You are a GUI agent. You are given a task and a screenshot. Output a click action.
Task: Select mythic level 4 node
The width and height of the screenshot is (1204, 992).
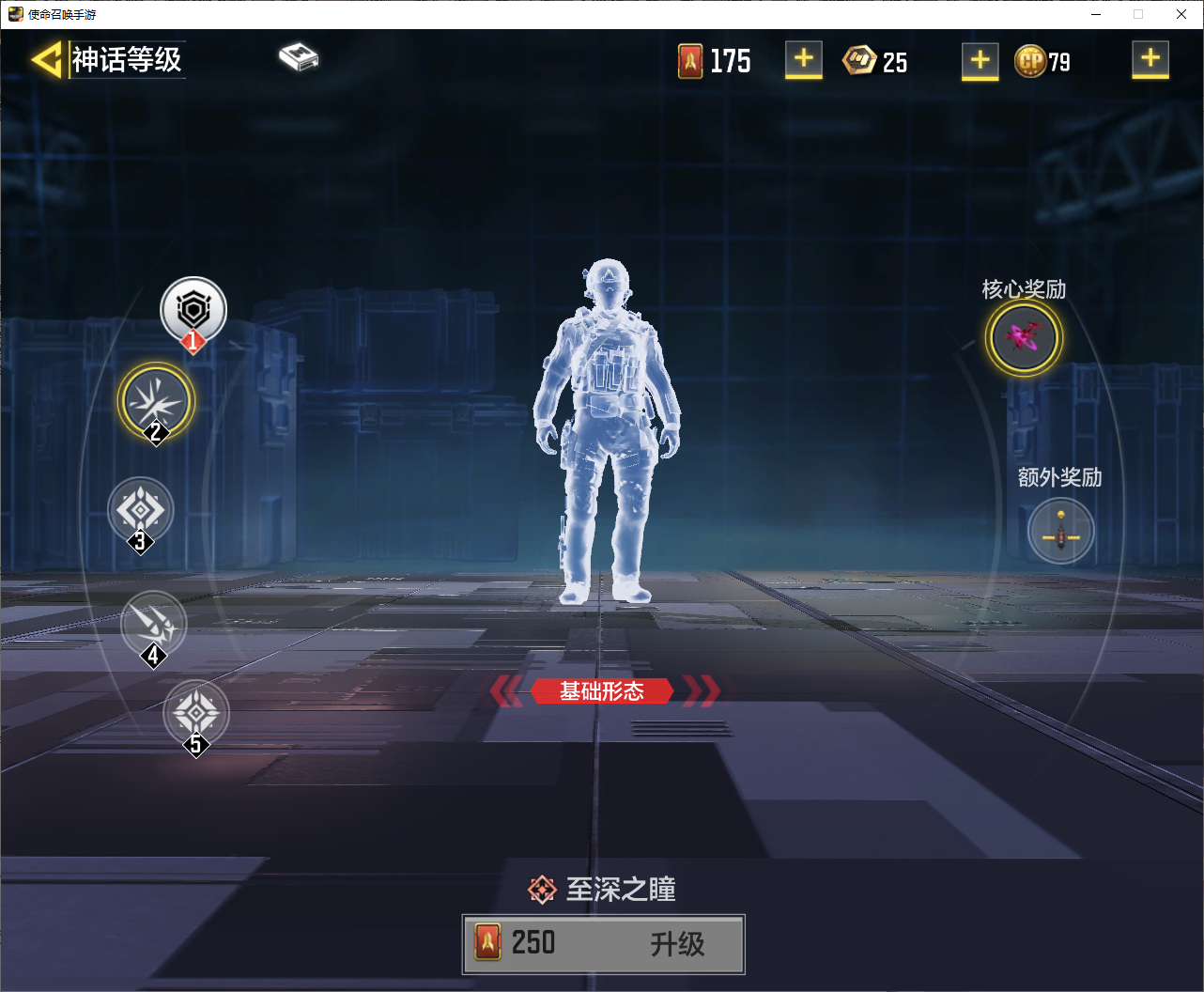(x=154, y=623)
